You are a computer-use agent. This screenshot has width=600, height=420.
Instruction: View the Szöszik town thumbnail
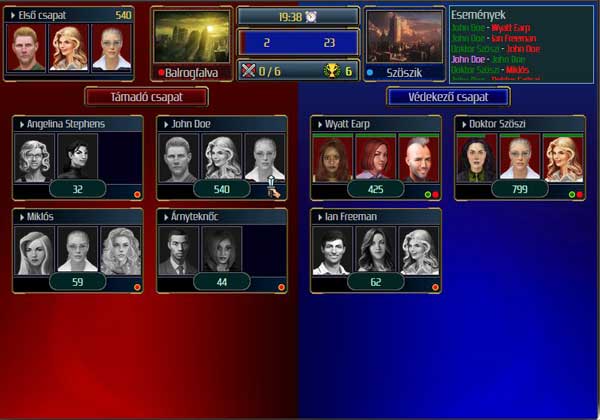coord(402,38)
